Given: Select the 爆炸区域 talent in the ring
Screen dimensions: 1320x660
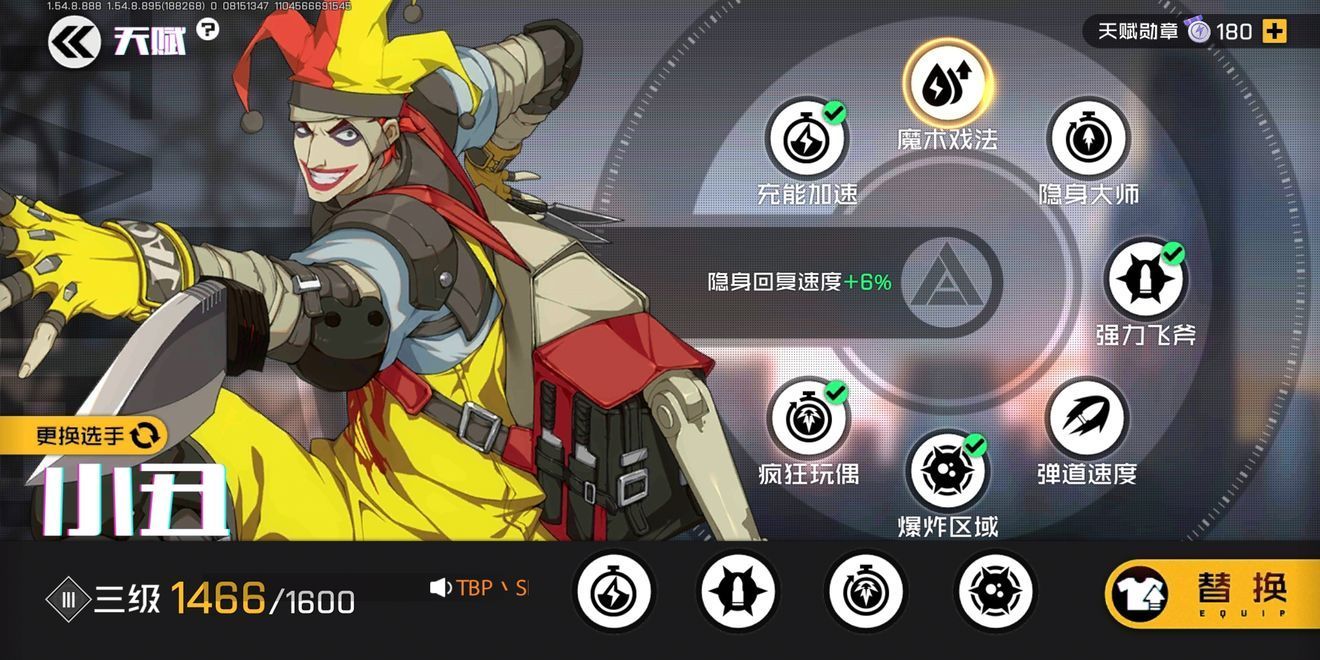Looking at the screenshot, I should [x=947, y=472].
